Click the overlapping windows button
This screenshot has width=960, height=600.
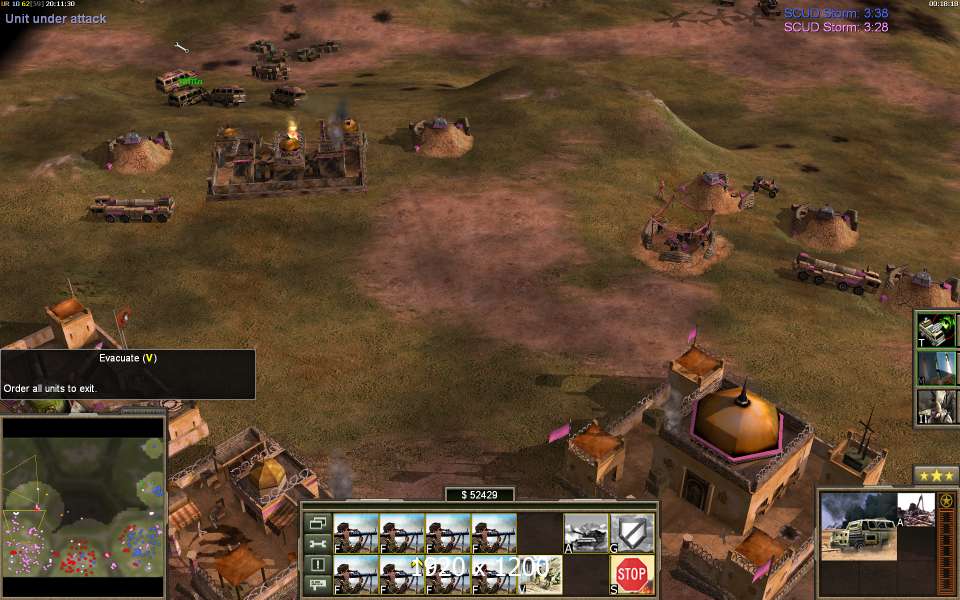pos(317,523)
